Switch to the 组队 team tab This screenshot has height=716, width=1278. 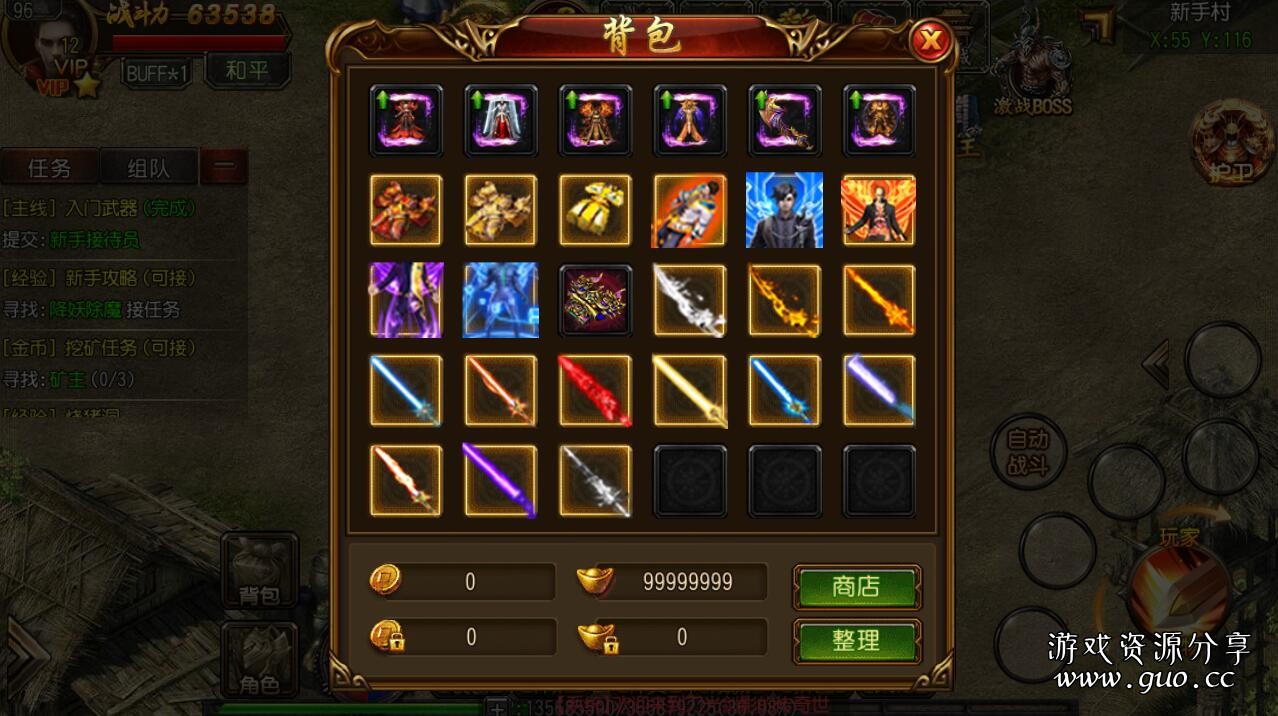[x=148, y=168]
